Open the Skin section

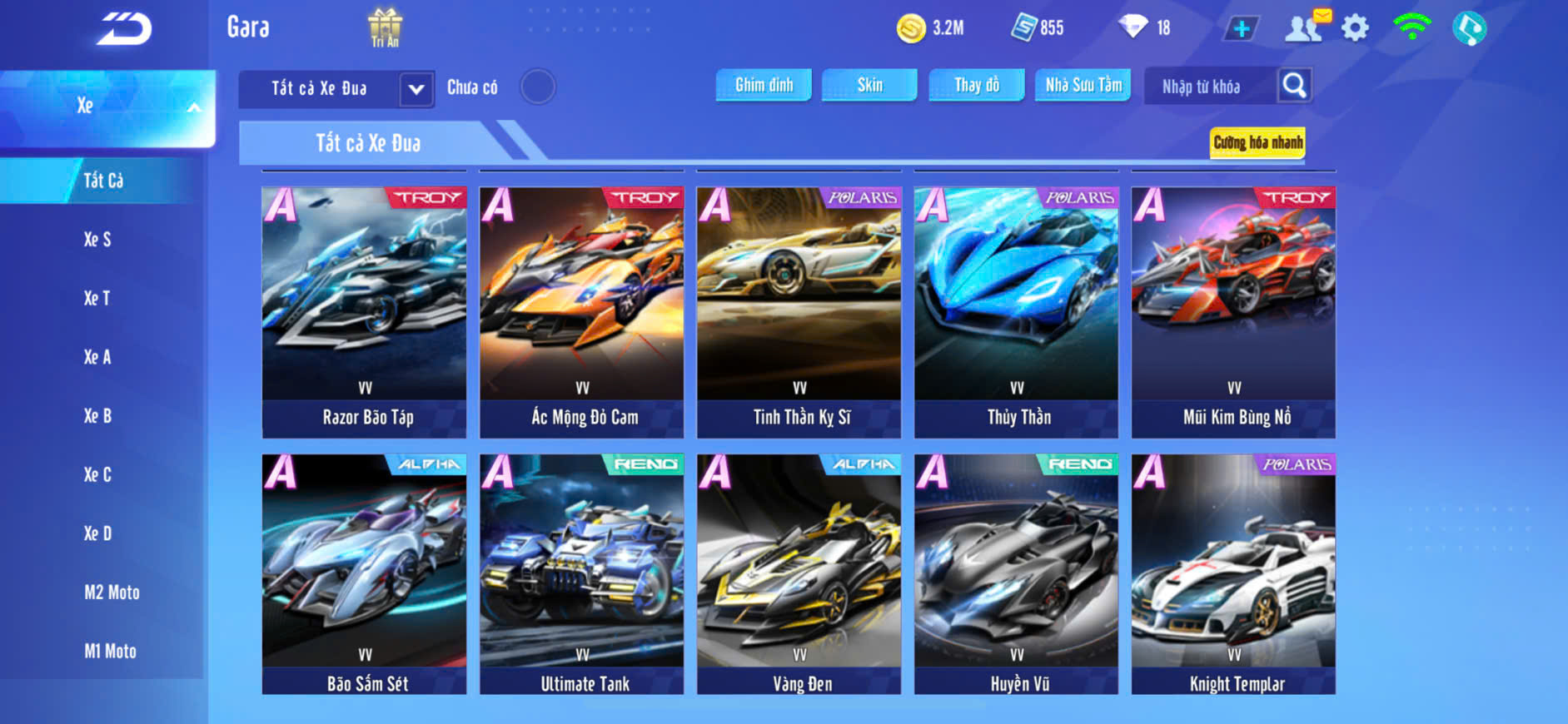[869, 85]
